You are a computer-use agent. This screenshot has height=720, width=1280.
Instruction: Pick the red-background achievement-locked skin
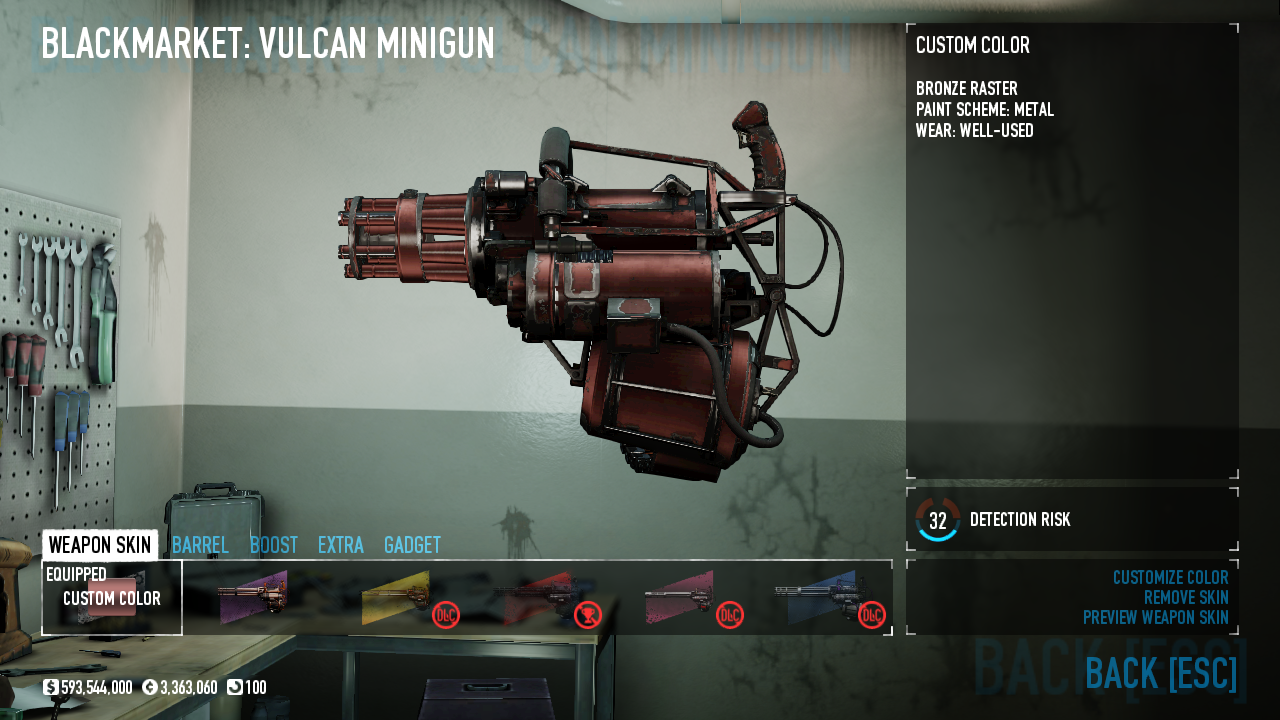538,597
